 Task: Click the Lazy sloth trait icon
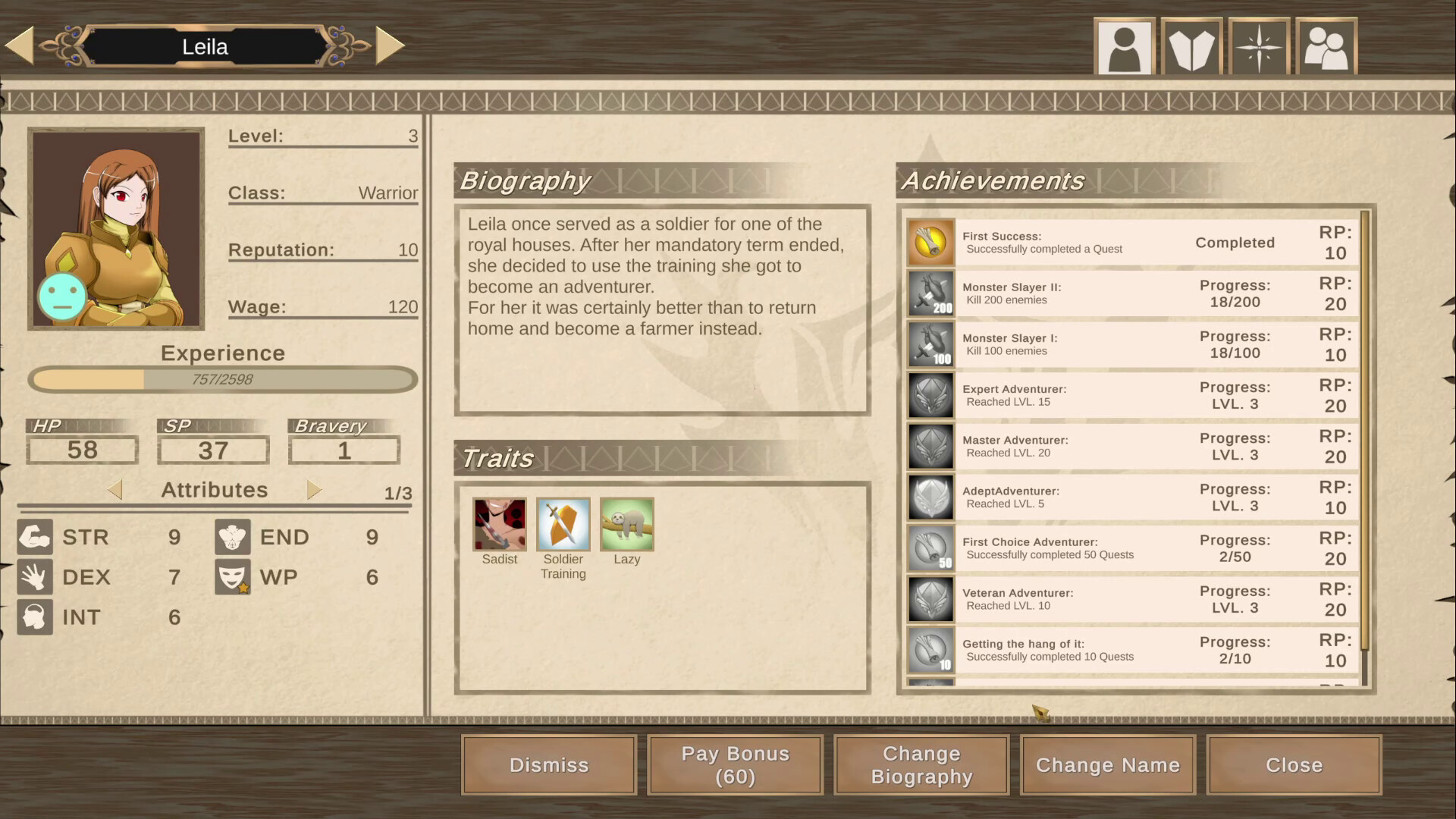pyautogui.click(x=626, y=524)
